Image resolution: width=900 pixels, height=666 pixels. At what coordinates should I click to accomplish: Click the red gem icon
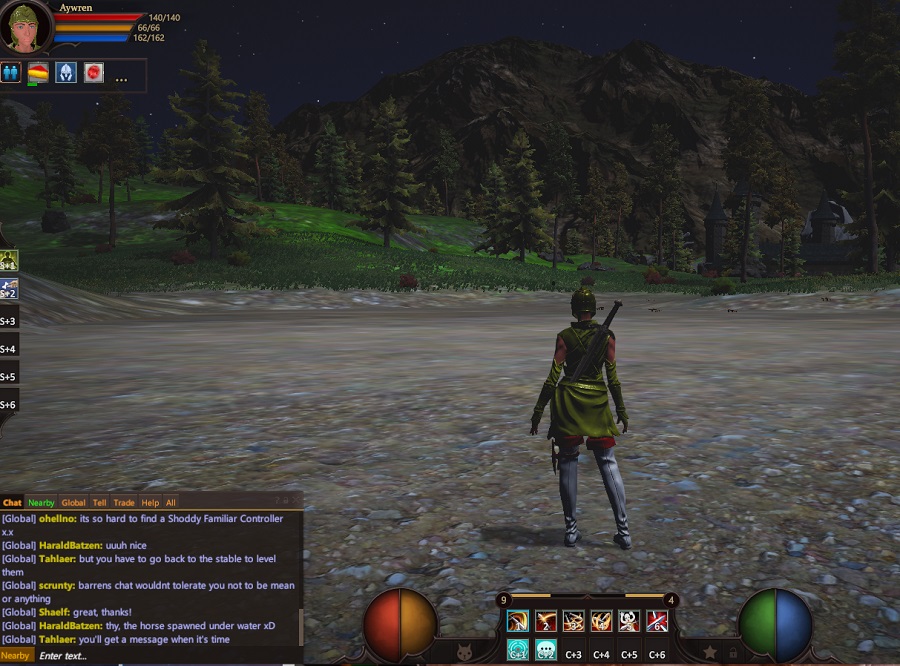pos(94,73)
